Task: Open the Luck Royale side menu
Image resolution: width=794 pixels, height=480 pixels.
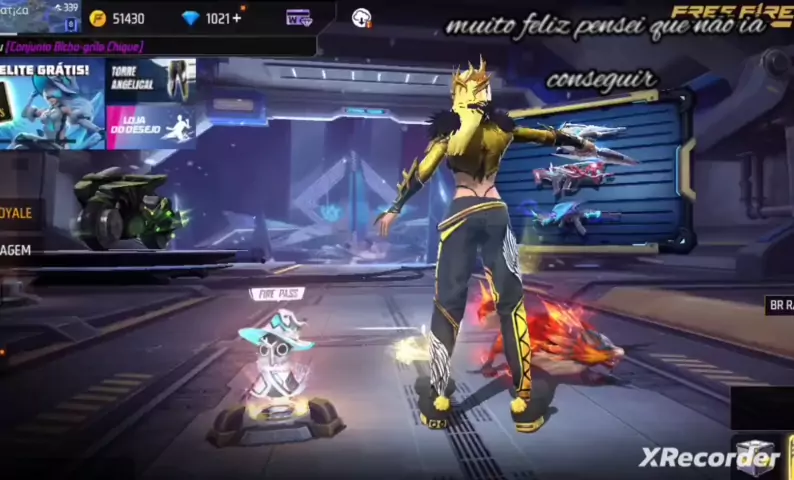Action: click(18, 213)
